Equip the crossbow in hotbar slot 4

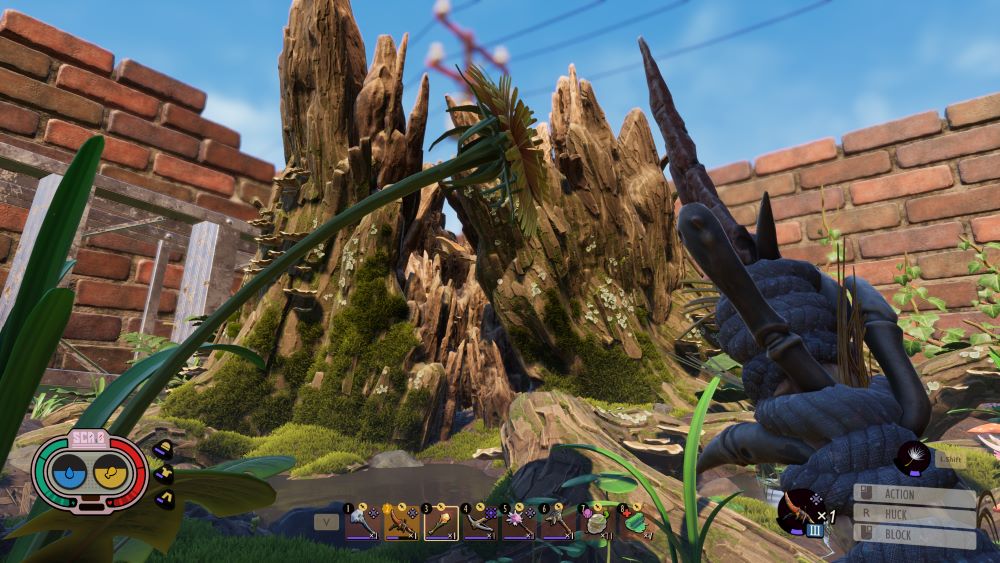(480, 523)
